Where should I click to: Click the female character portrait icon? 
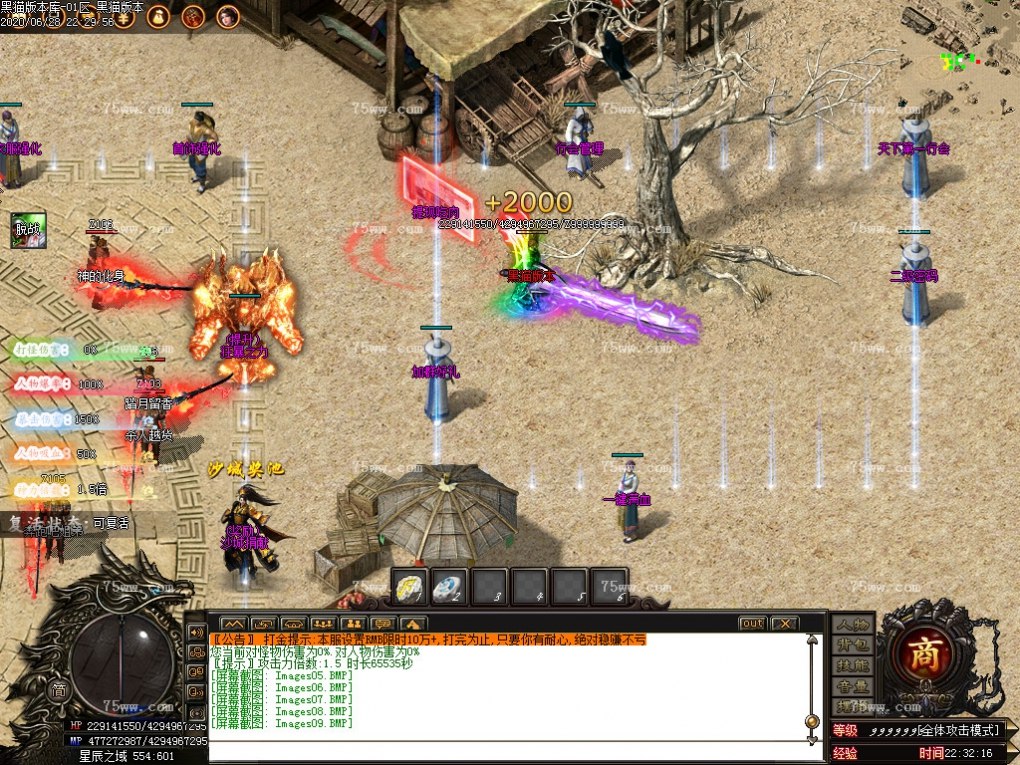[228, 16]
